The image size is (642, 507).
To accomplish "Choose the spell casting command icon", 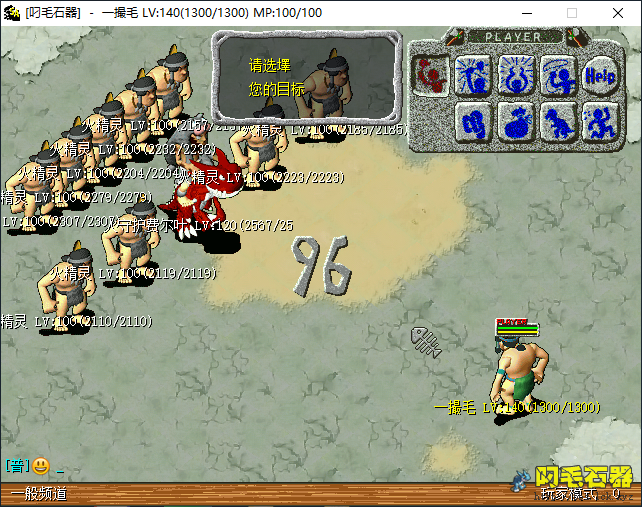I will pos(472,73).
